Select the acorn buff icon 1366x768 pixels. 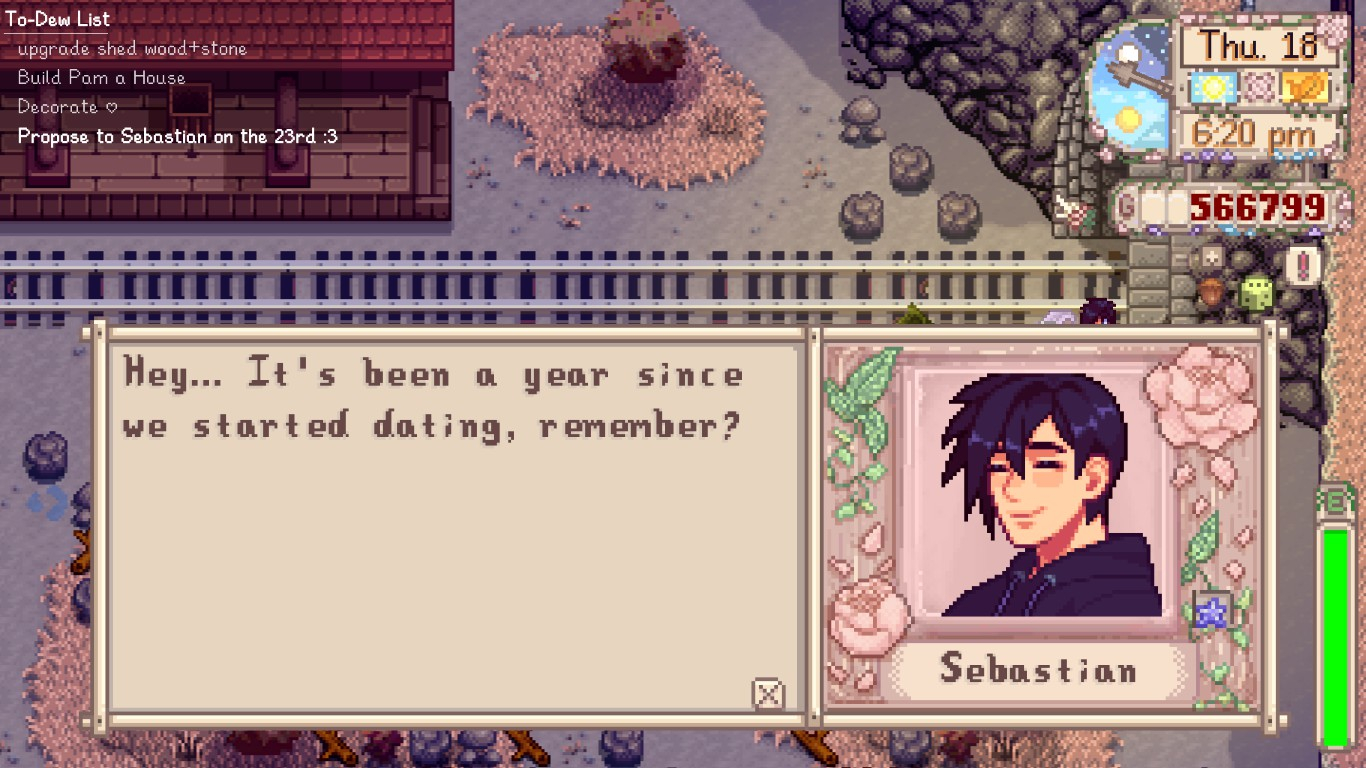tap(1212, 294)
